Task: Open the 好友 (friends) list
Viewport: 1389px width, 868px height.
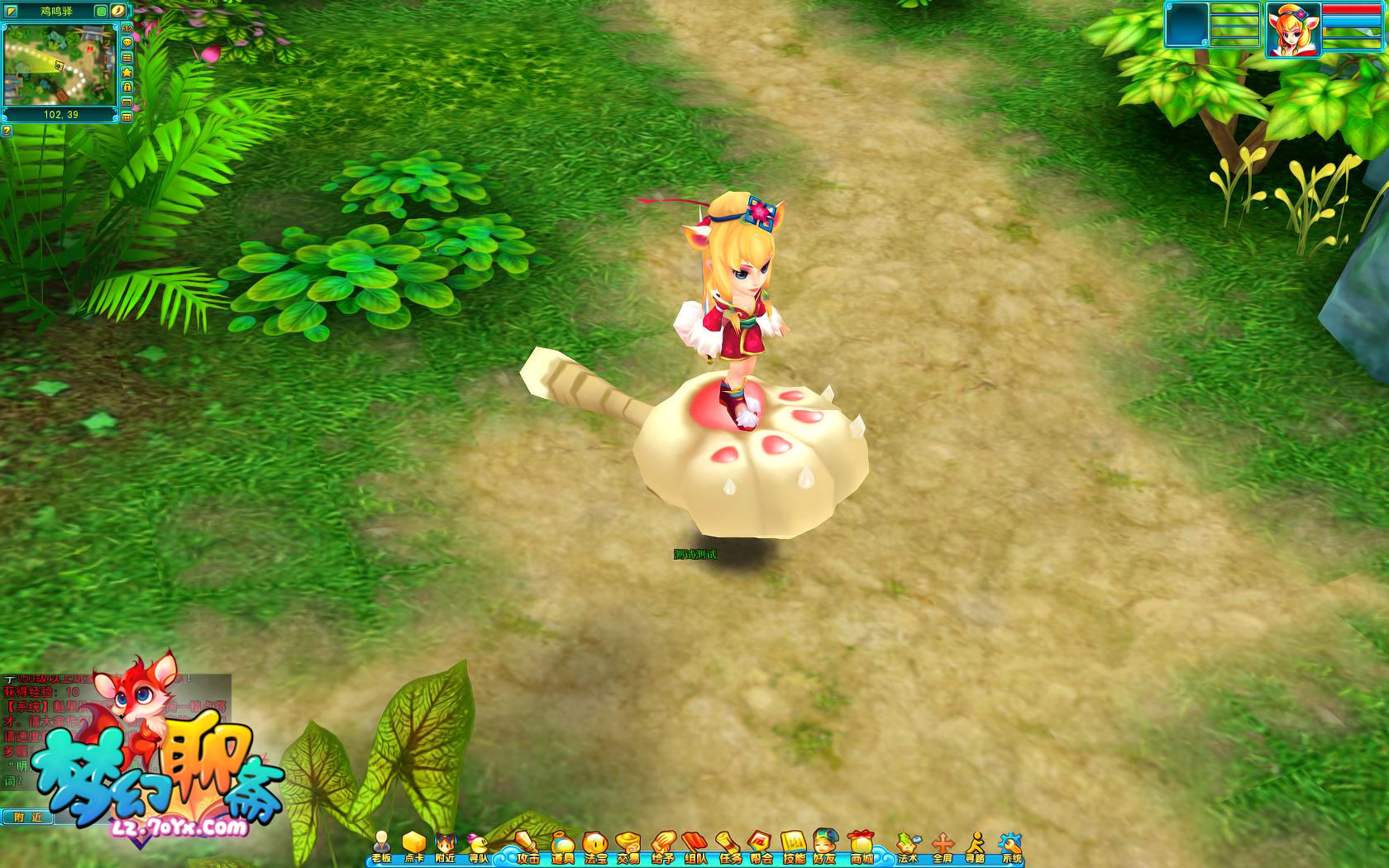Action: (x=825, y=847)
